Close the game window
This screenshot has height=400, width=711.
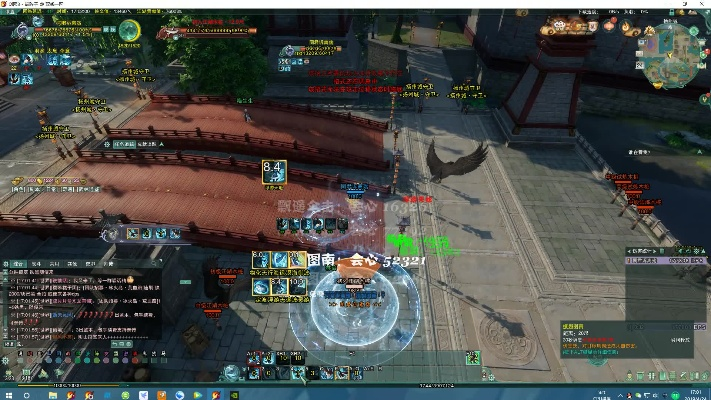(702, 4)
